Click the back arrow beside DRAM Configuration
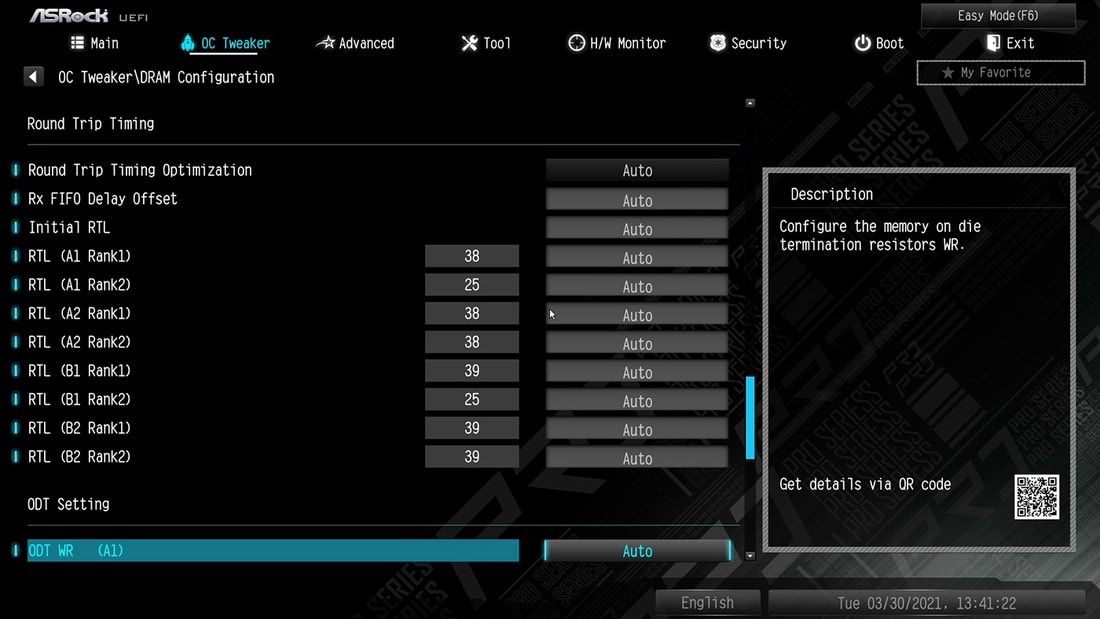The width and height of the screenshot is (1100, 619). coord(34,77)
